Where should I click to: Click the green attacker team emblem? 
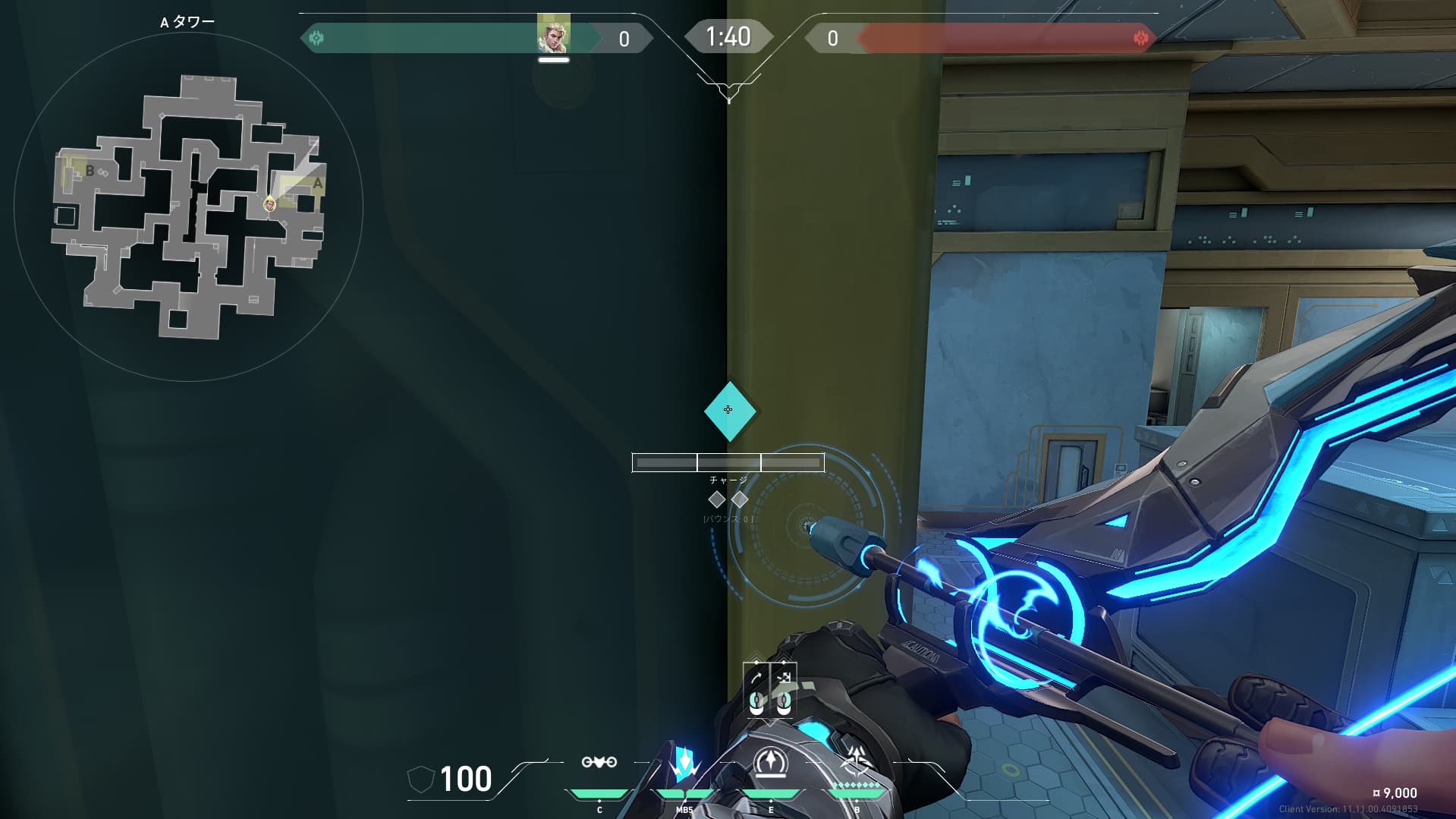tap(316, 38)
